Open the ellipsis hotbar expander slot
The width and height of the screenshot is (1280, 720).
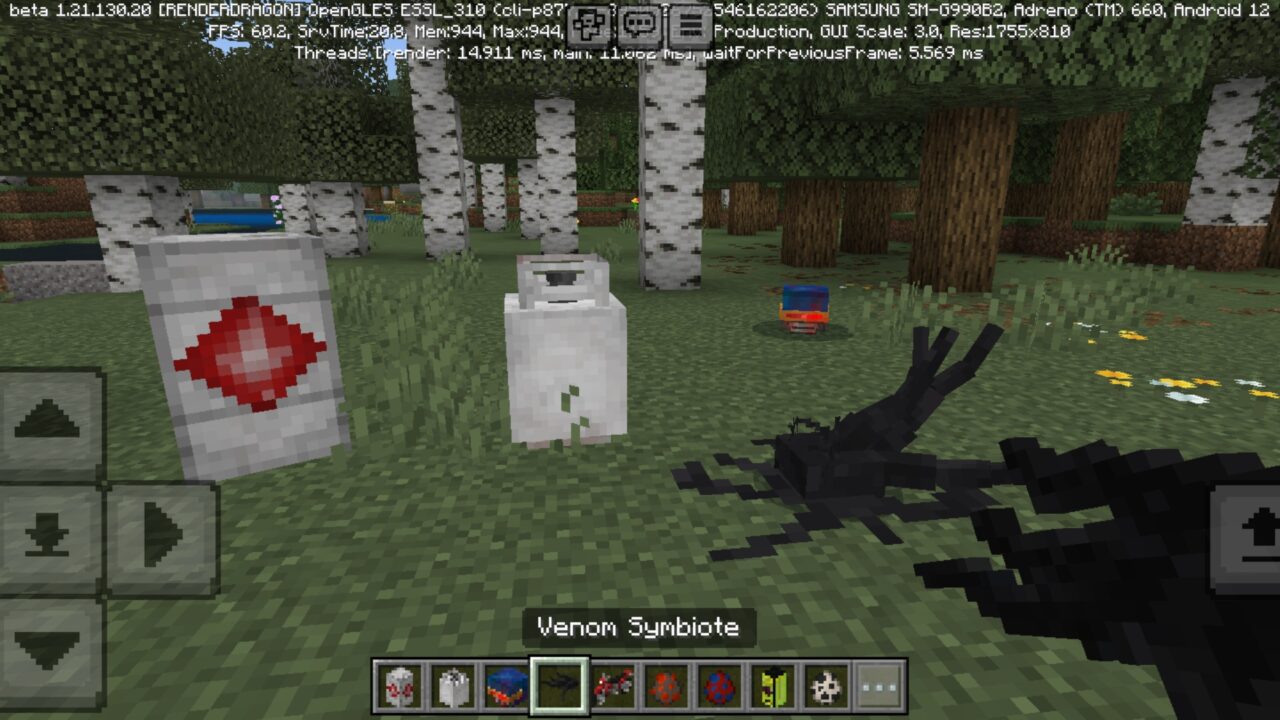point(876,686)
